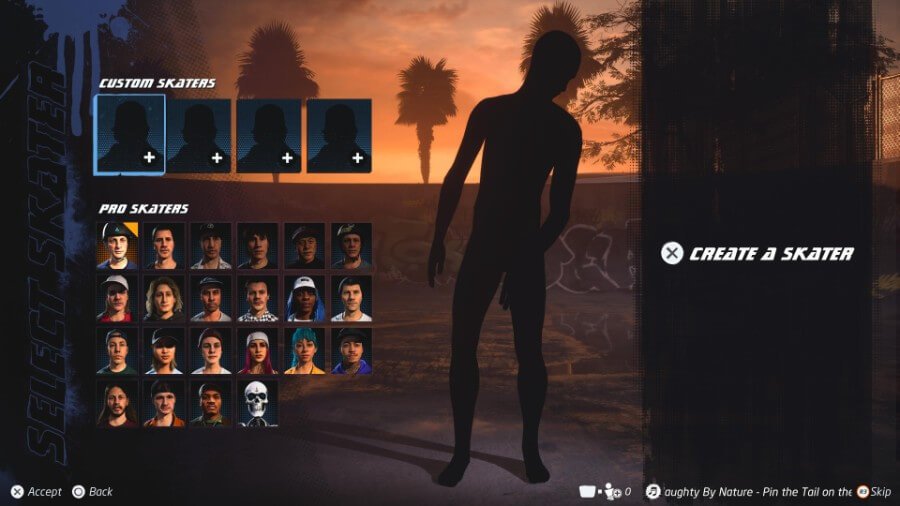Pick the red-haired skater wearing a white beanie
Image resolution: width=900 pixels, height=506 pixels.
point(258,351)
